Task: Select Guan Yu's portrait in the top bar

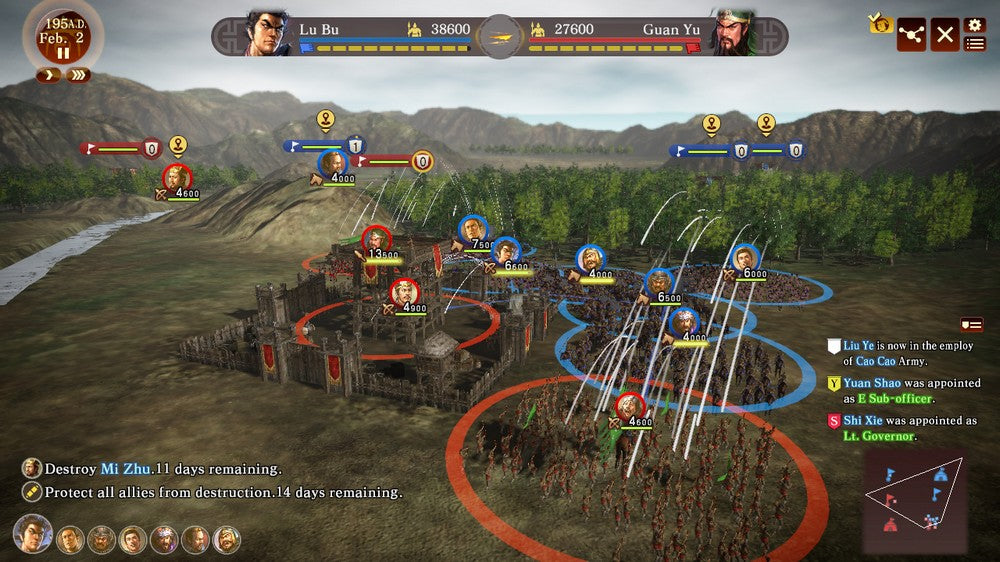Action: click(733, 33)
